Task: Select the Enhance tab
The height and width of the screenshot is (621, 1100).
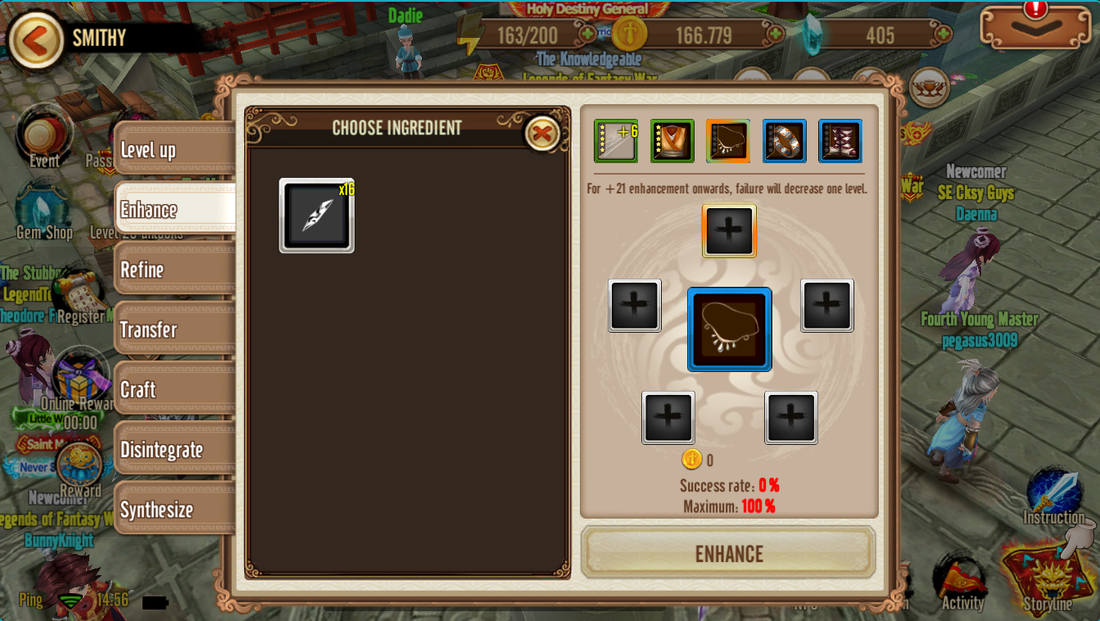Action: pyautogui.click(x=172, y=210)
